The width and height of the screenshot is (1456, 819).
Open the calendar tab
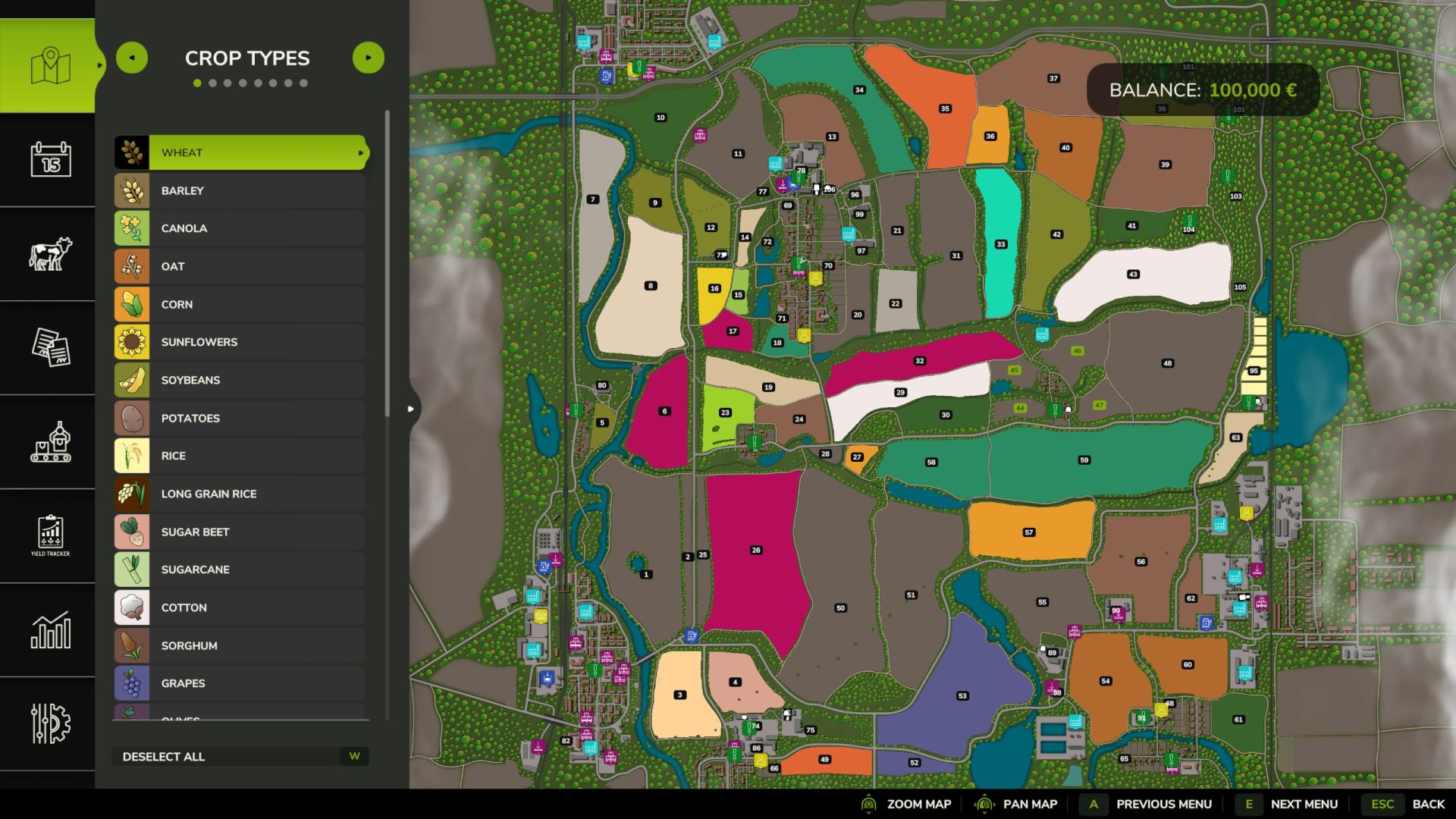coord(50,159)
